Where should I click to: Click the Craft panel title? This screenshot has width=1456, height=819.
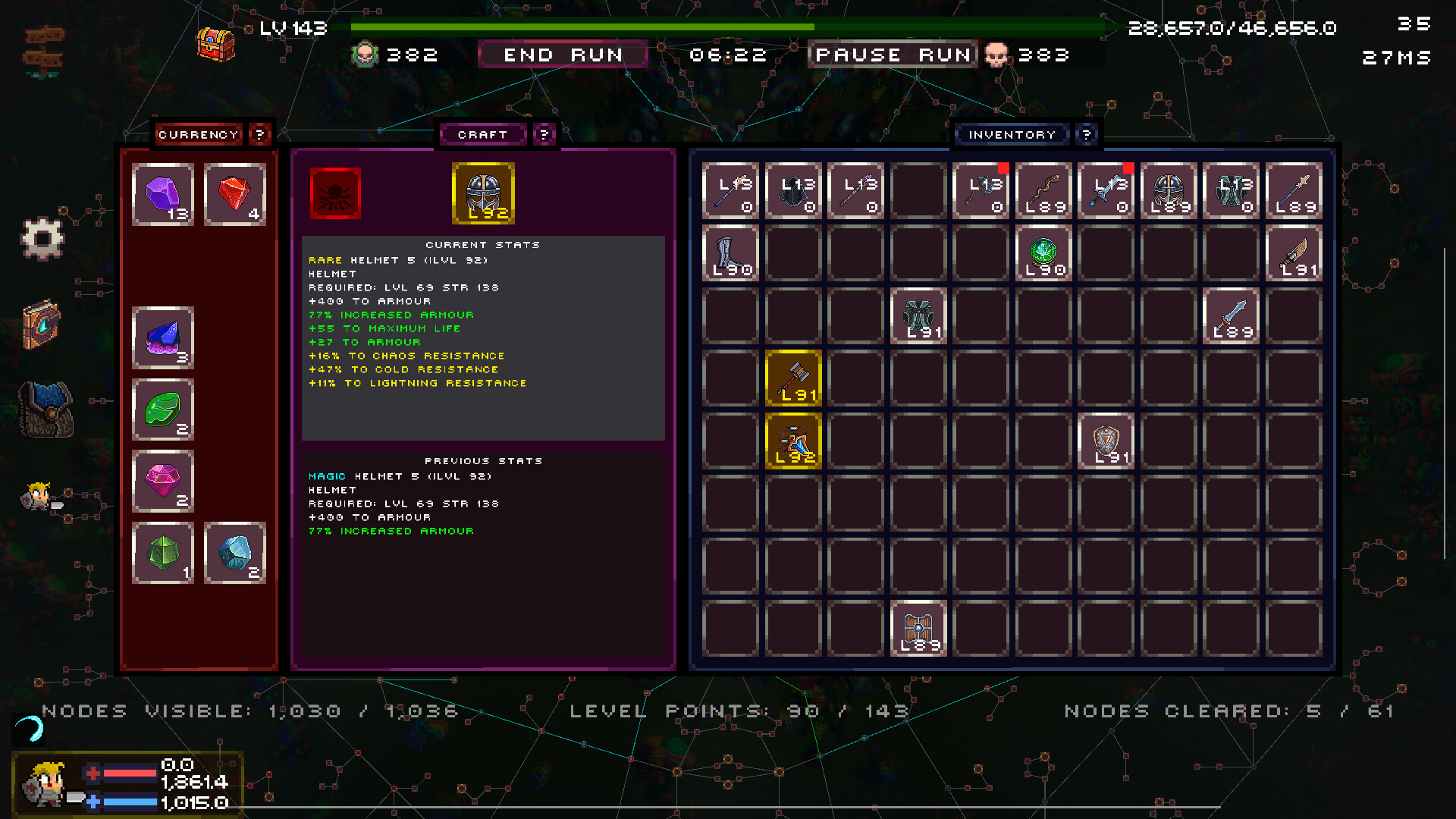(483, 134)
